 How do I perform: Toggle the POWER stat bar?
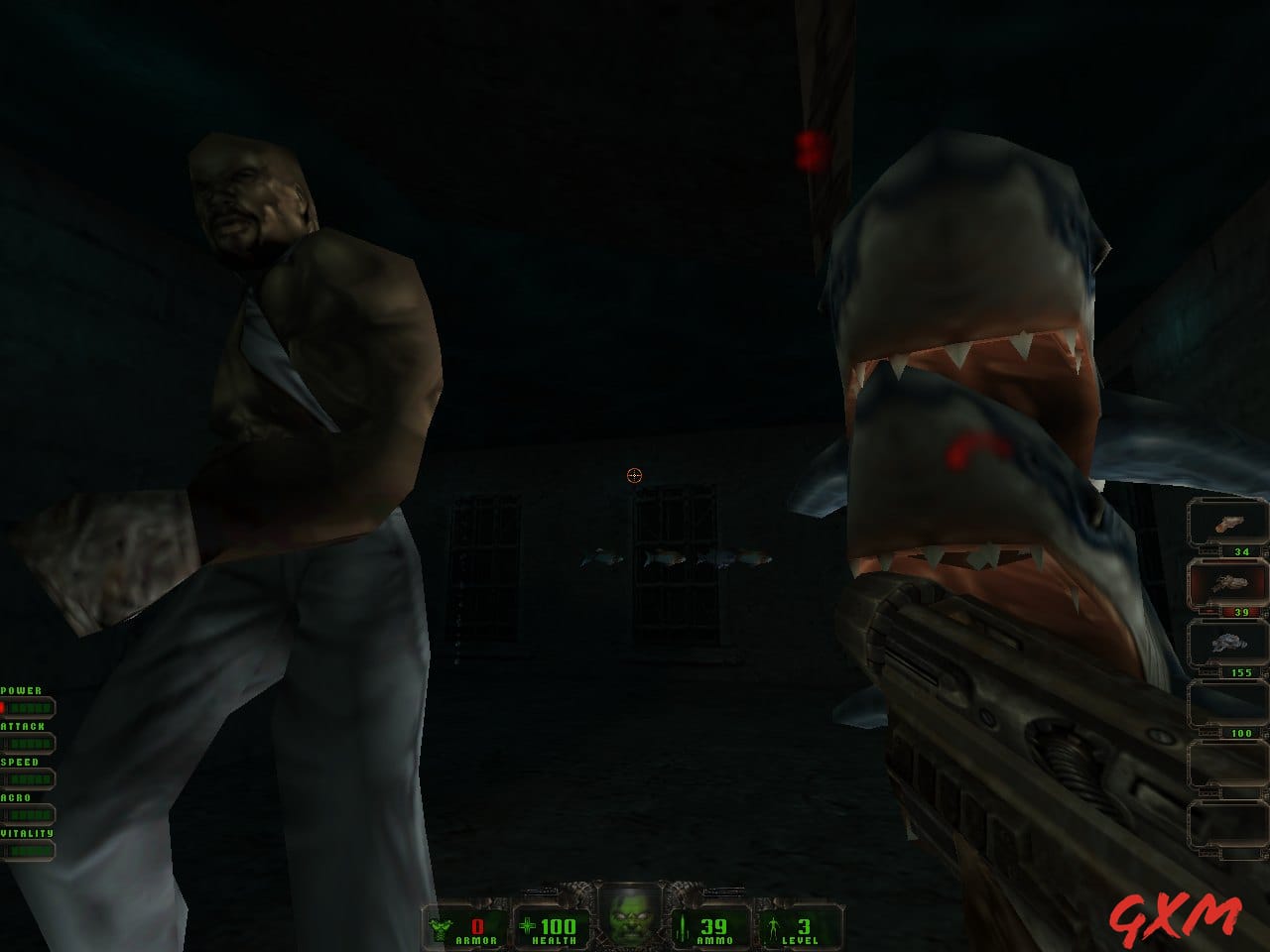(30, 706)
